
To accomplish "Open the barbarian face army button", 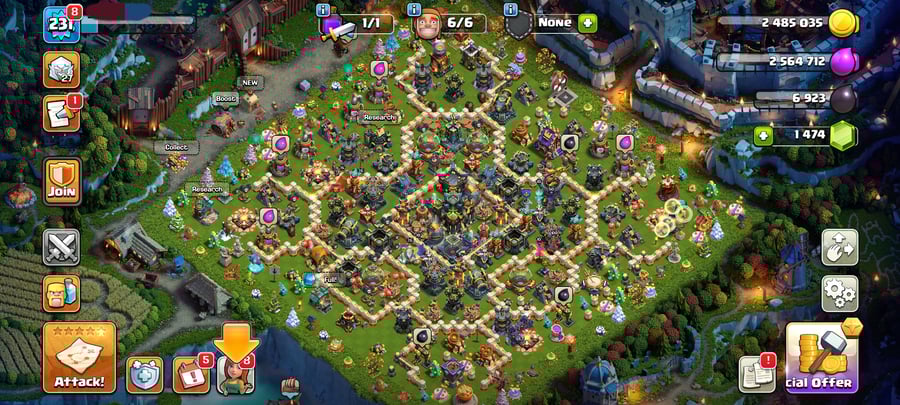I will [x=61, y=294].
